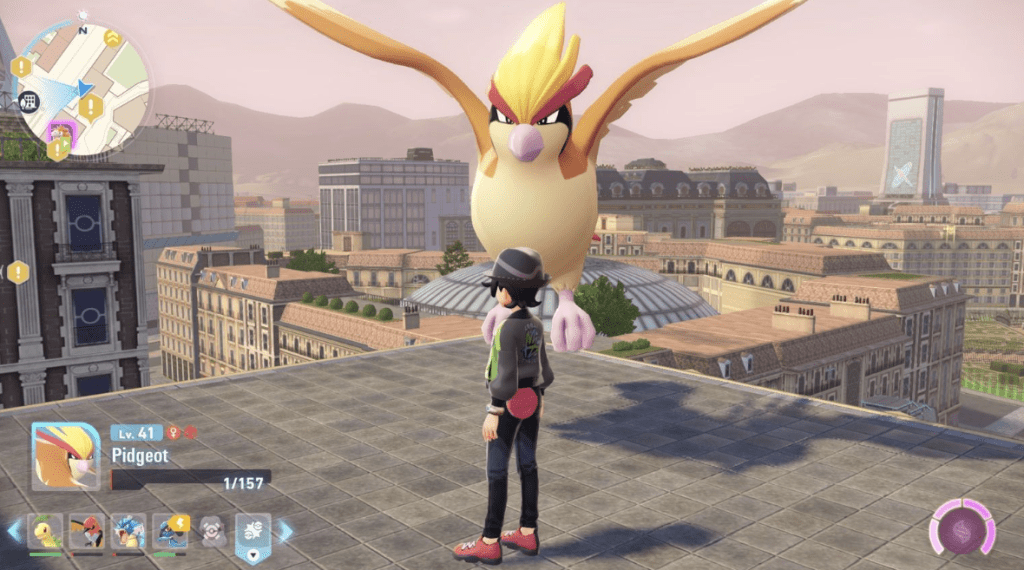Click the left arrow beside party slots
The image size is (1024, 570).
click(x=14, y=530)
